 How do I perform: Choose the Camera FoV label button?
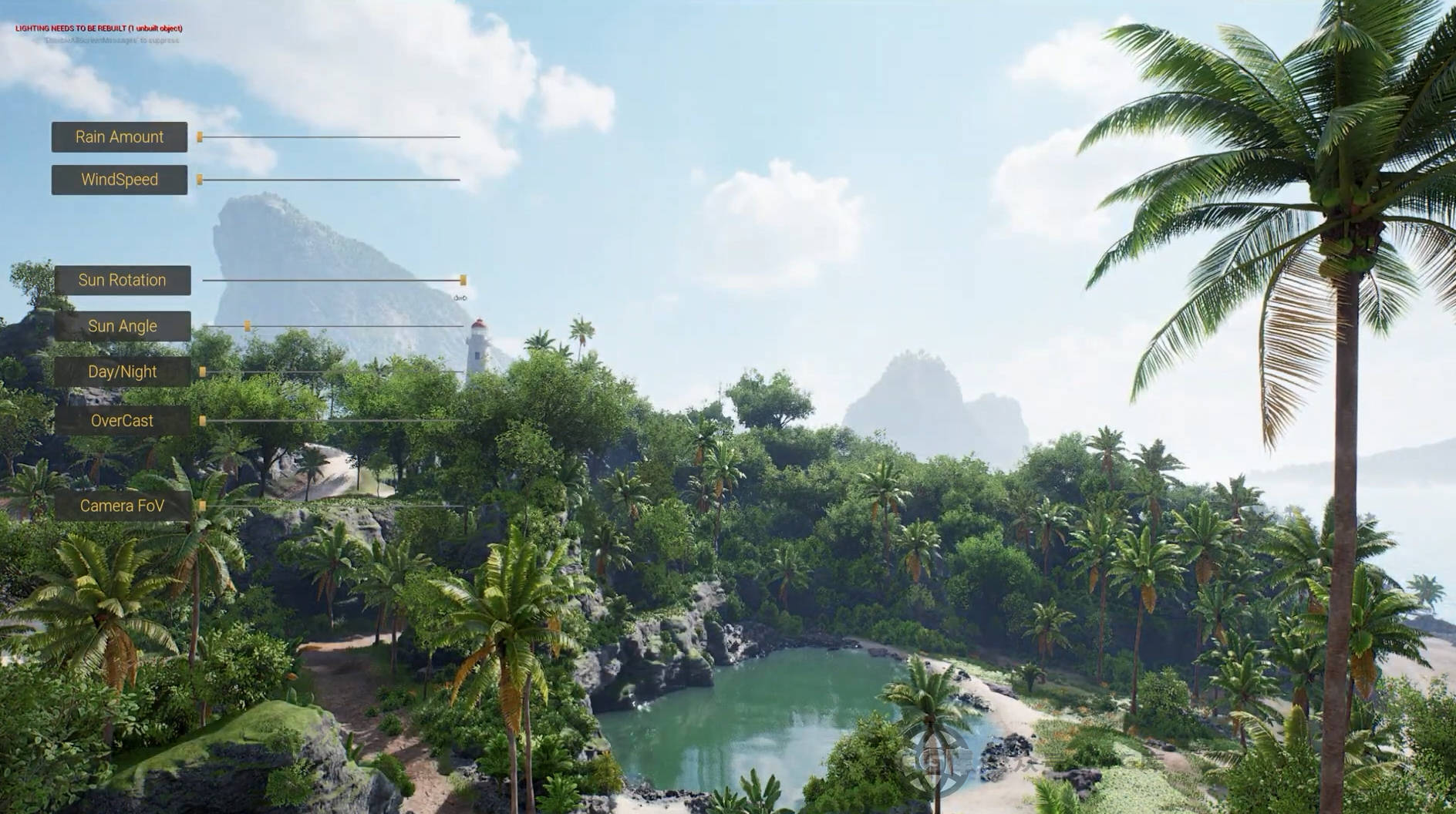[x=122, y=506]
